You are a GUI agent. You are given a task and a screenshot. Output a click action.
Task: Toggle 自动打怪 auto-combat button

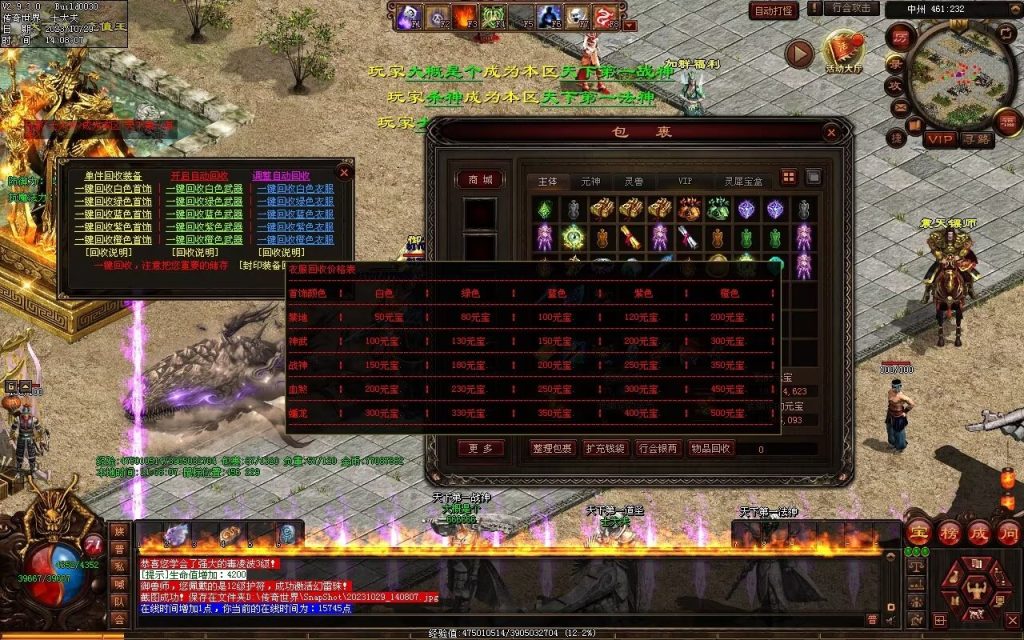[774, 11]
